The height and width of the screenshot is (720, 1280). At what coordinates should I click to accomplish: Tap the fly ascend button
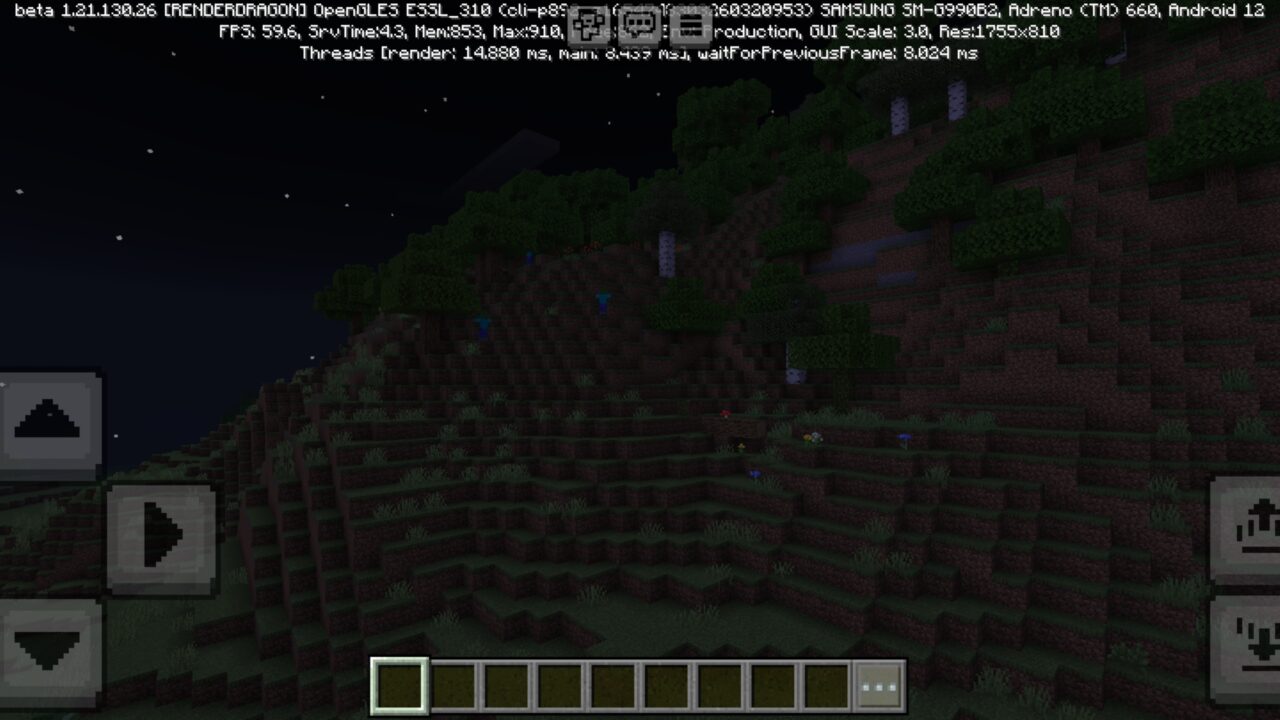pos(48,420)
